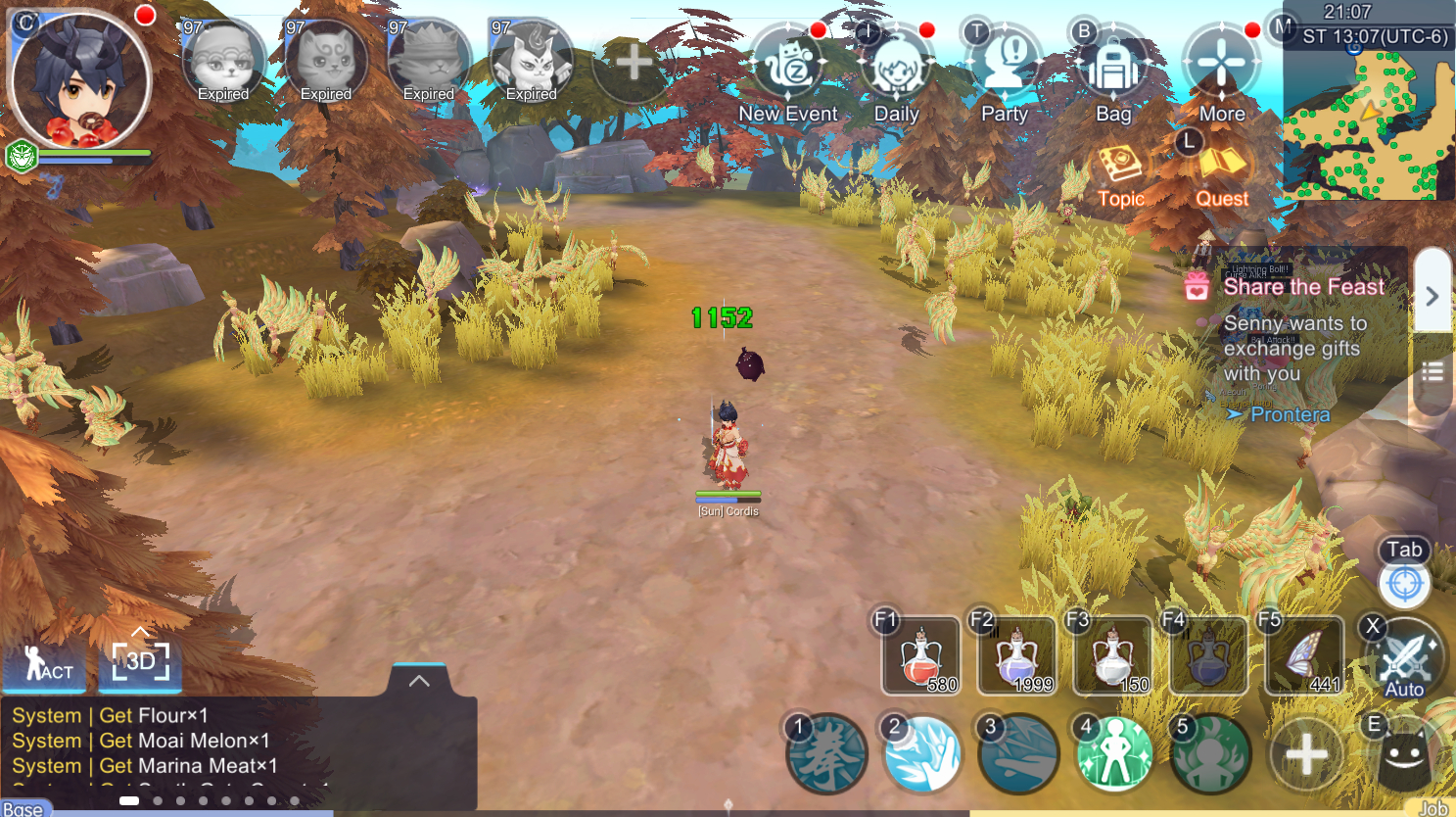Click the Tab target selection button

(1404, 583)
